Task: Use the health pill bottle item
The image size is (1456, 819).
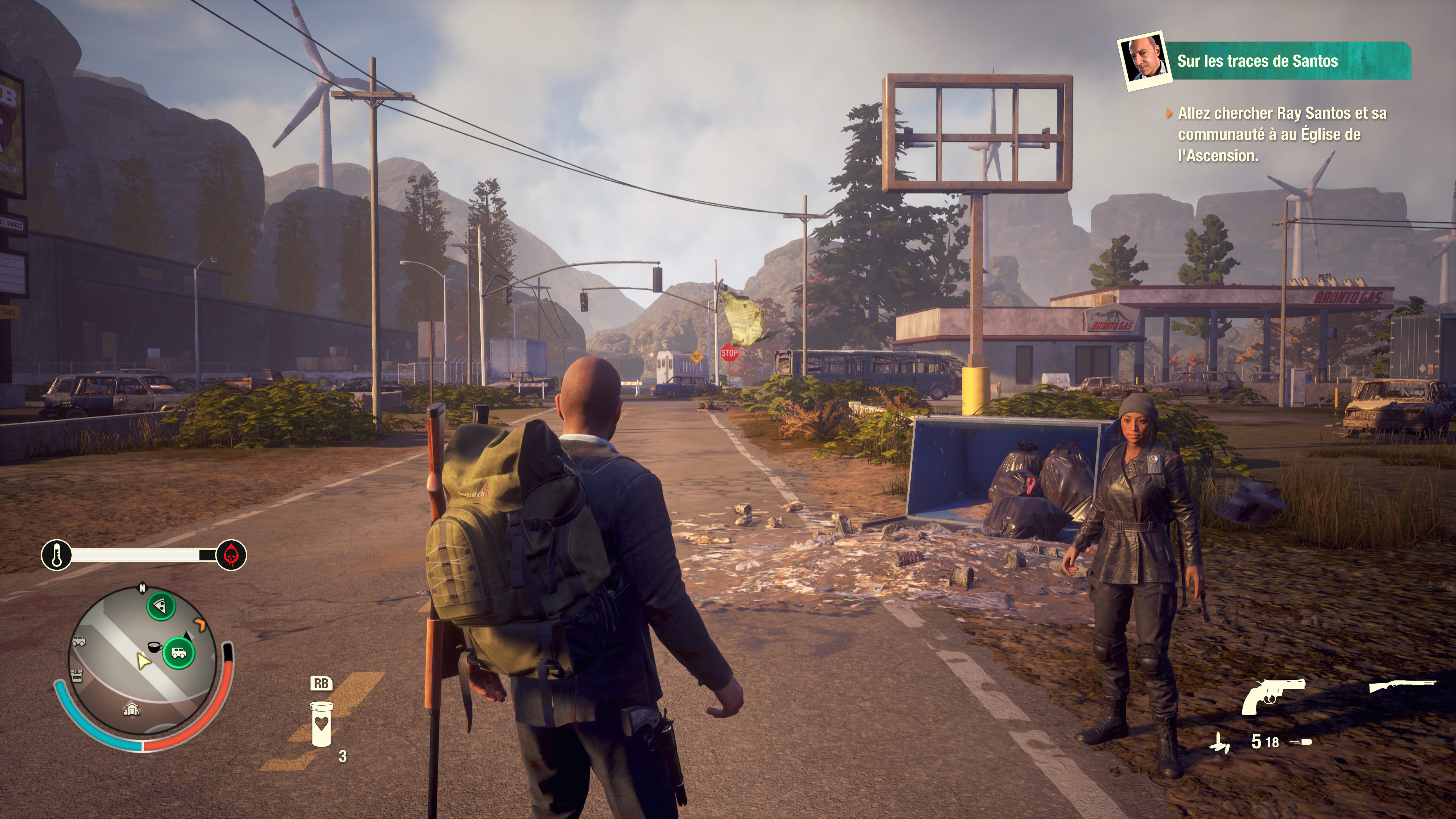Action: [x=321, y=723]
